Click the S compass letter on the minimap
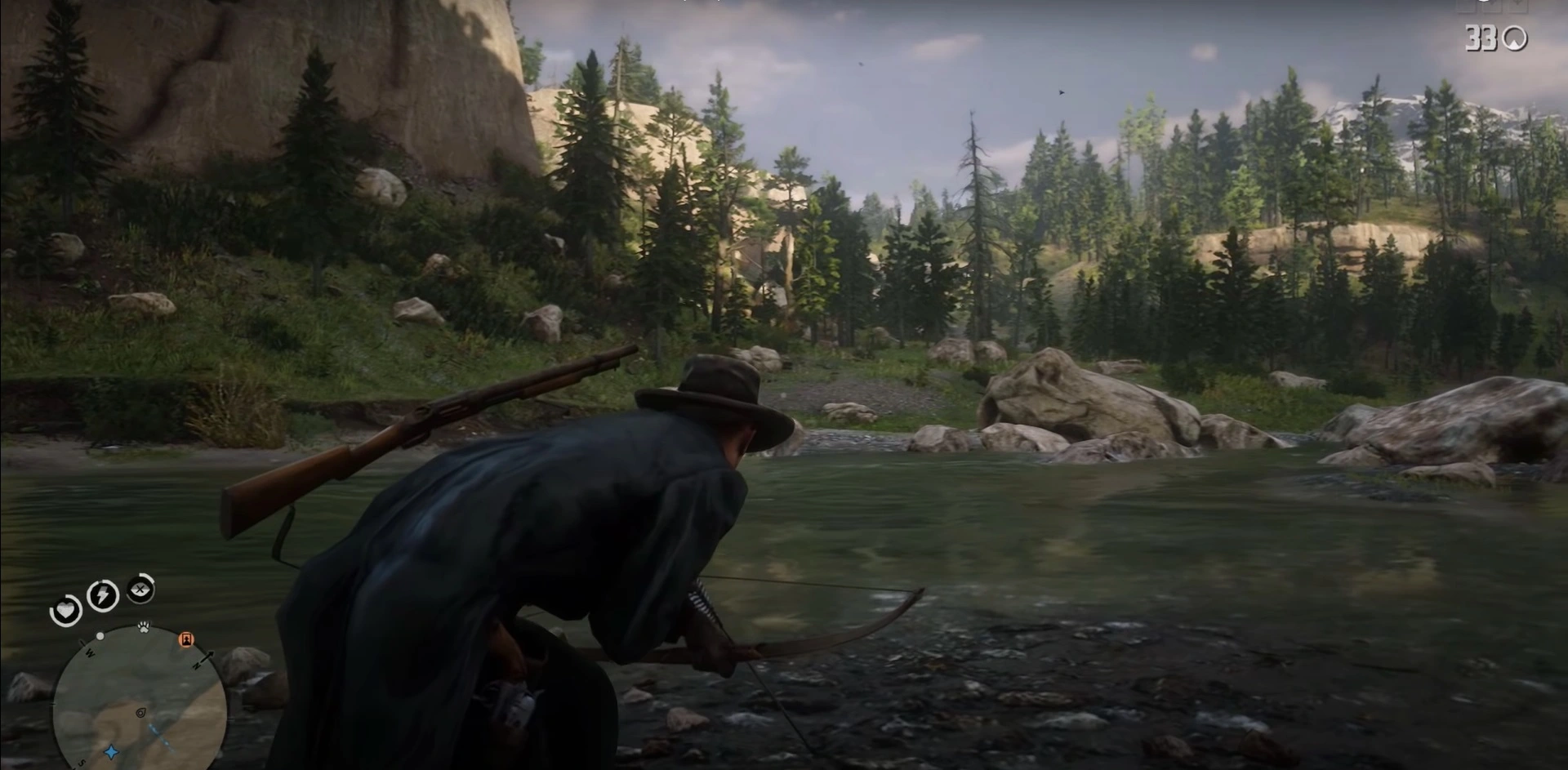Image resolution: width=1568 pixels, height=770 pixels. [82, 763]
